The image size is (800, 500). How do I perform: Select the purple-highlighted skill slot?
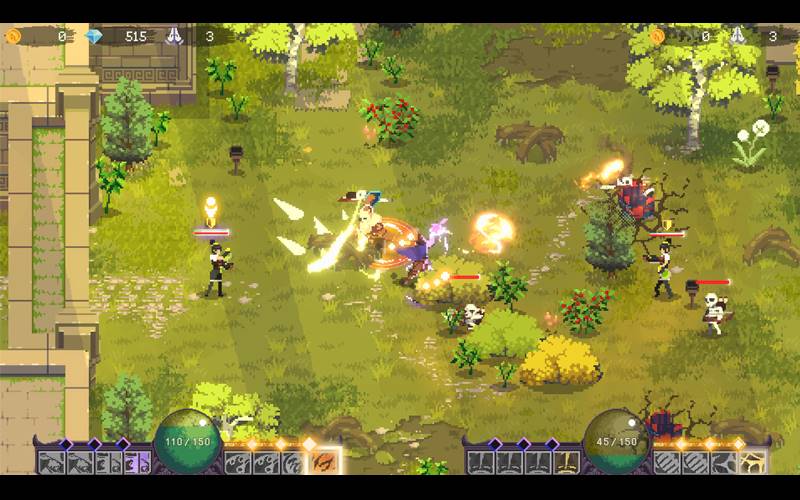pyautogui.click(x=141, y=463)
